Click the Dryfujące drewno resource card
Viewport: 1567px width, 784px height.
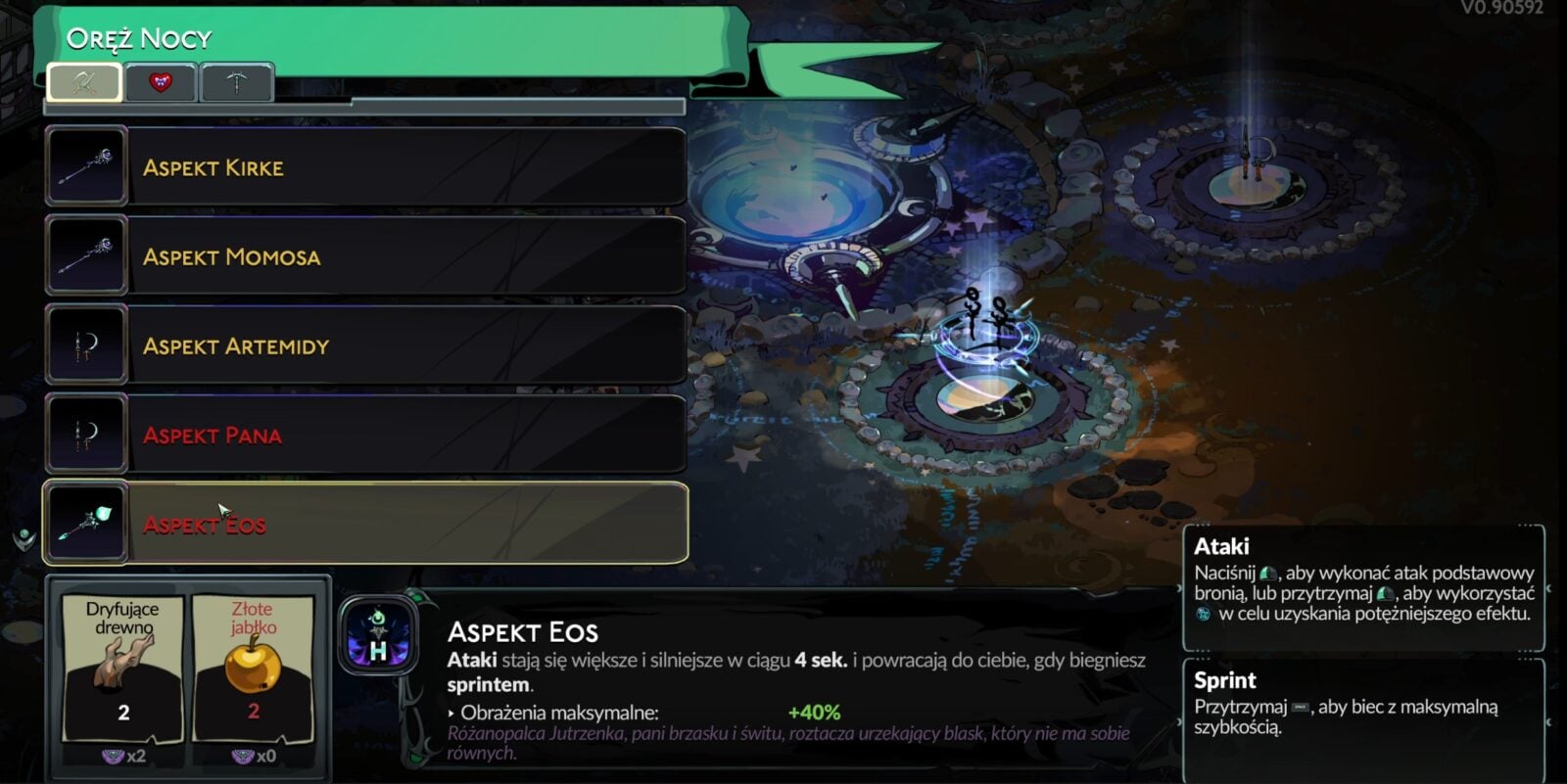pos(123,669)
